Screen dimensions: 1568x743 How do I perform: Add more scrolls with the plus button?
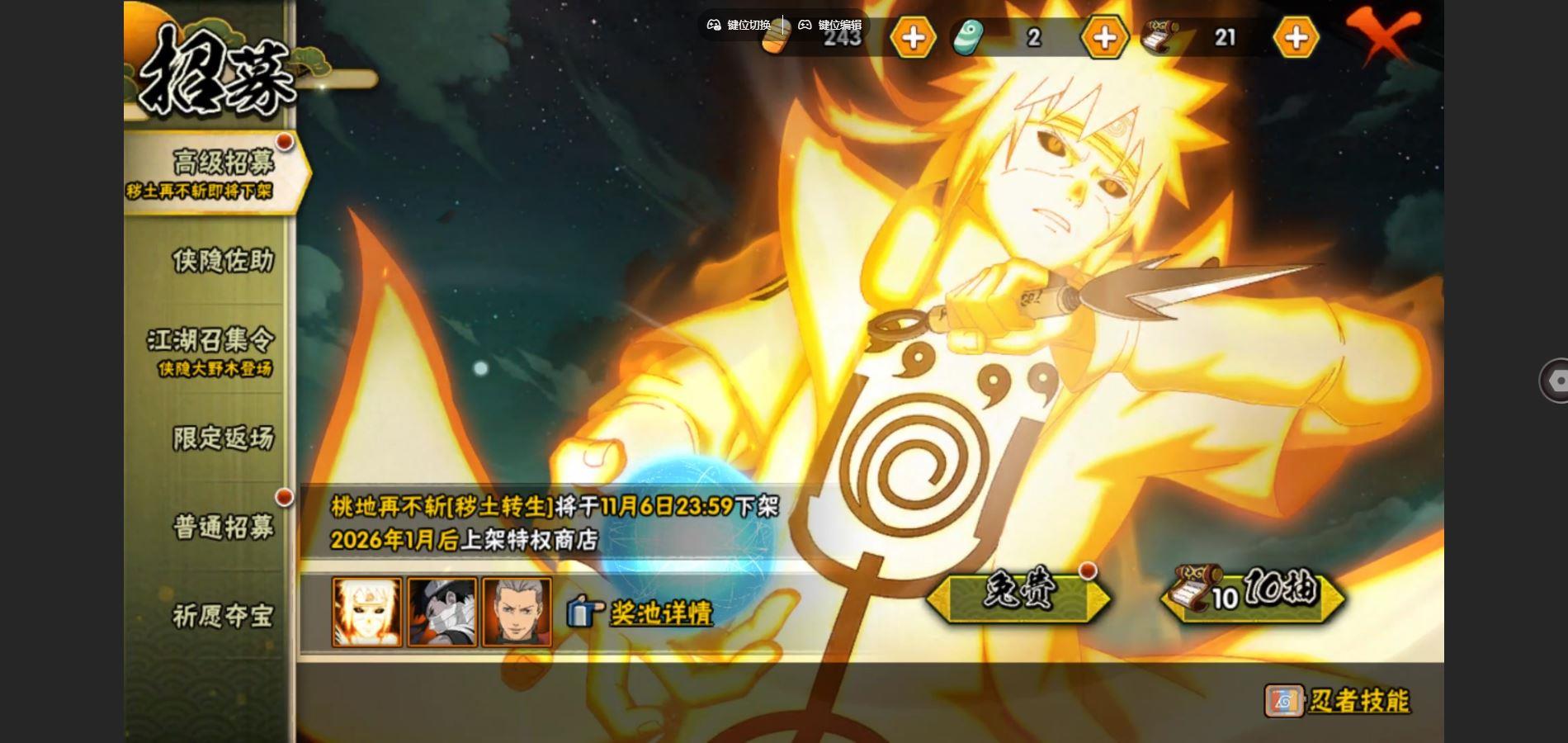[x=1296, y=37]
